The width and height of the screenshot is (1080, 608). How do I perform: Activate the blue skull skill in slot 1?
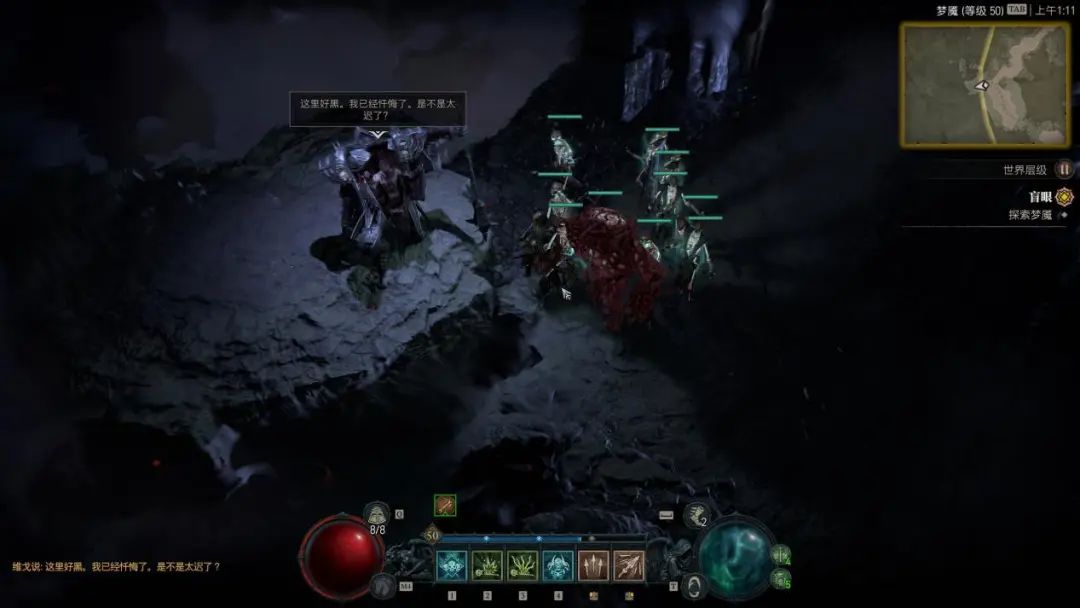451,566
